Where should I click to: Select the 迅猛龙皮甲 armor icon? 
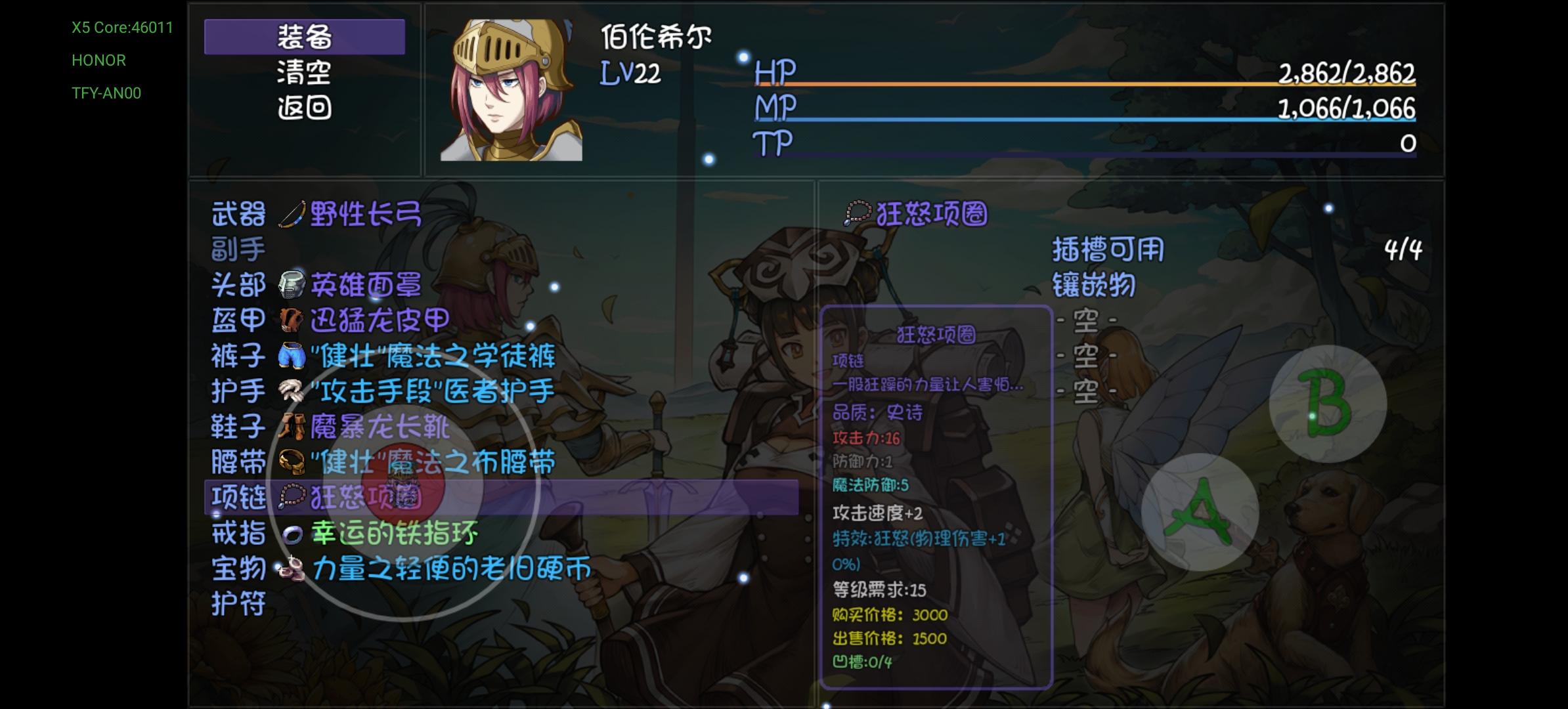pyautogui.click(x=291, y=320)
